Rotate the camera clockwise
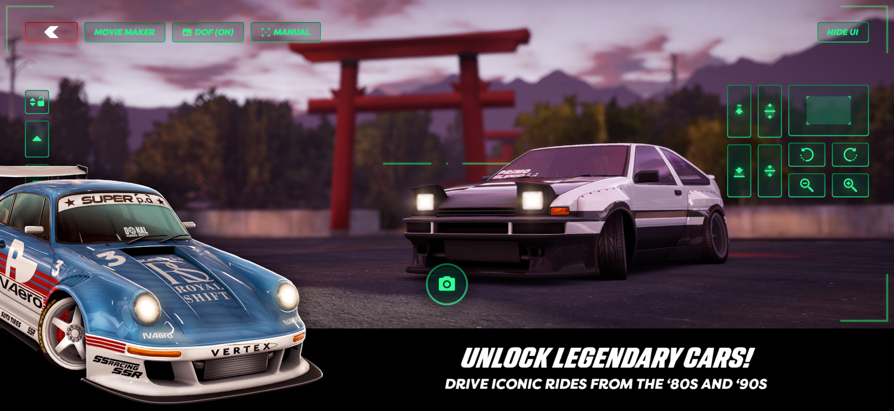Screen dimensions: 894x411 [850, 155]
